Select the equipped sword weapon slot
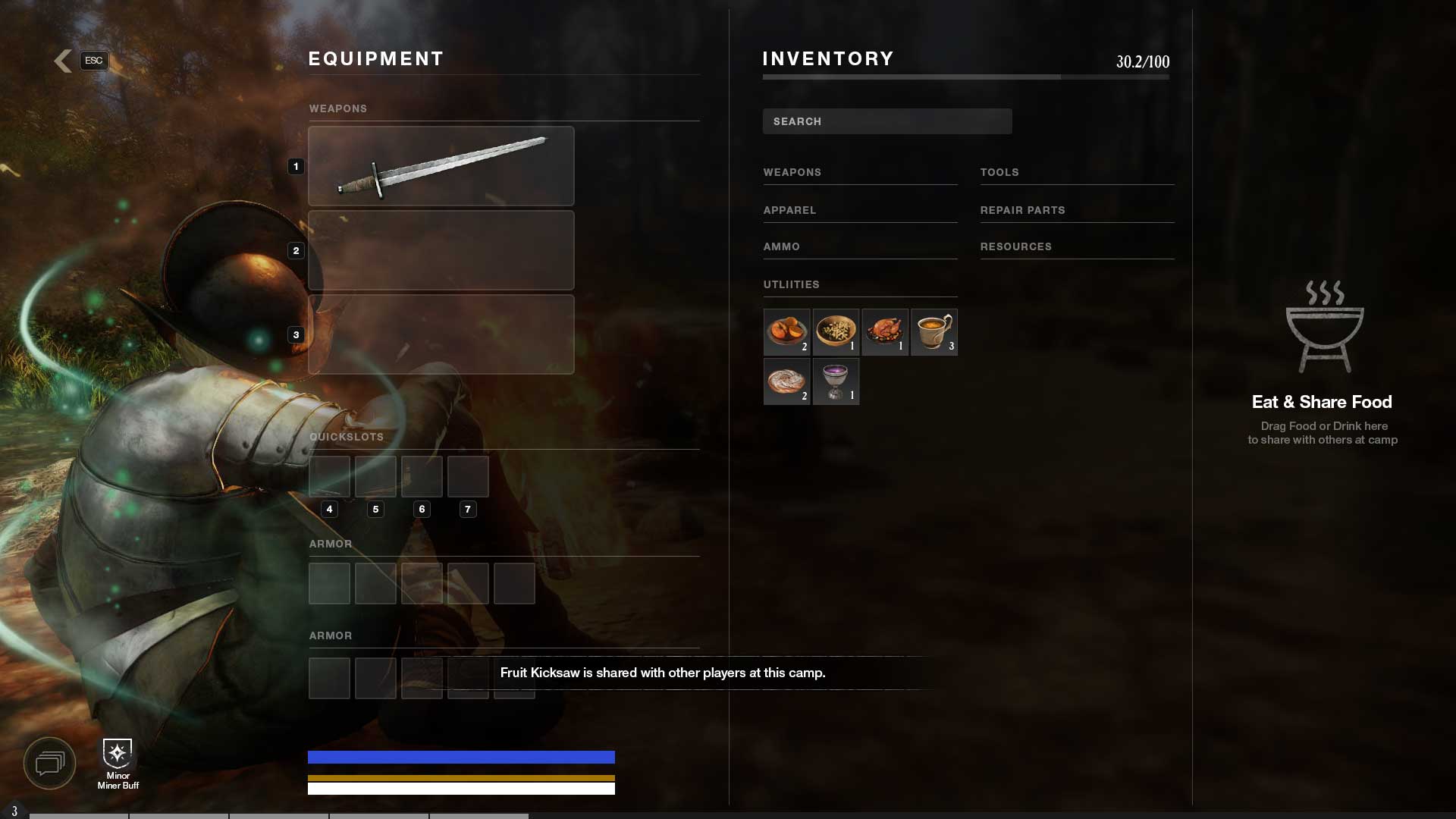The height and width of the screenshot is (819, 1456). 441,166
